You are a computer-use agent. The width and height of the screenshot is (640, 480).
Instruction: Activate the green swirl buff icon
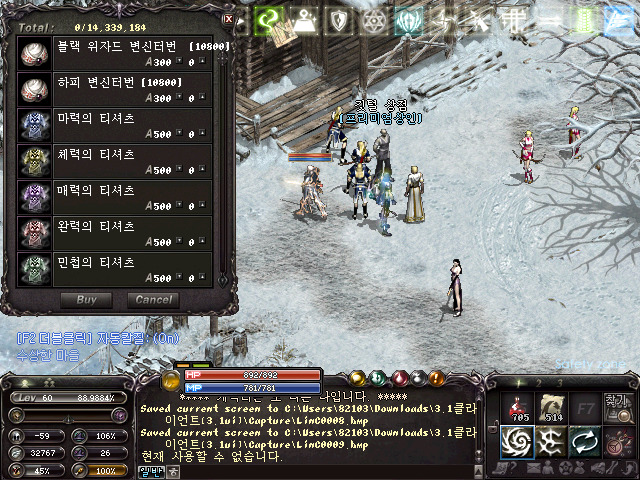pyautogui.click(x=268, y=18)
